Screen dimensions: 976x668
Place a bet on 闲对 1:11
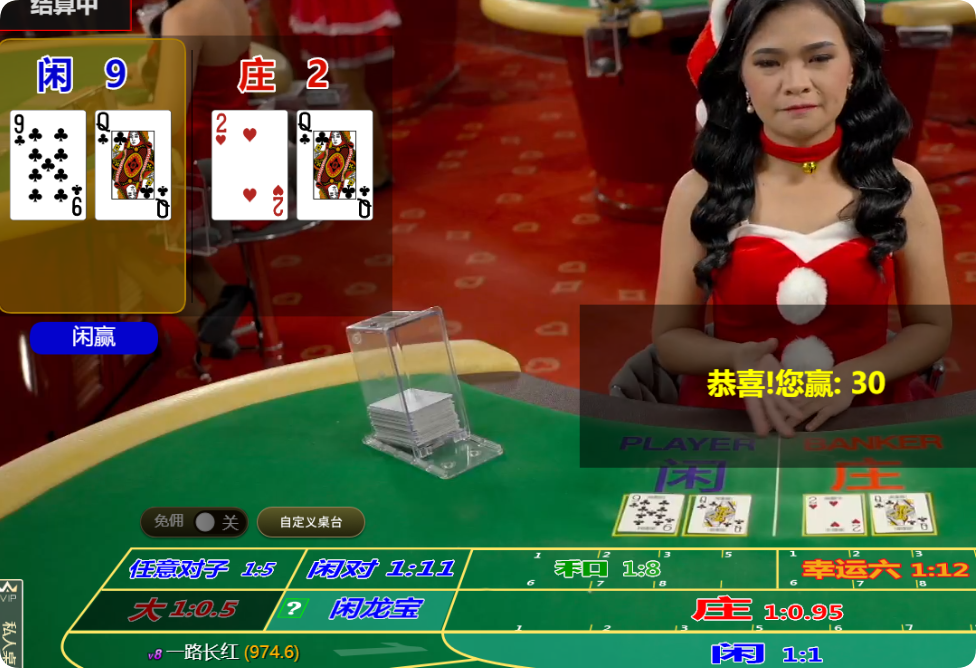click(380, 569)
